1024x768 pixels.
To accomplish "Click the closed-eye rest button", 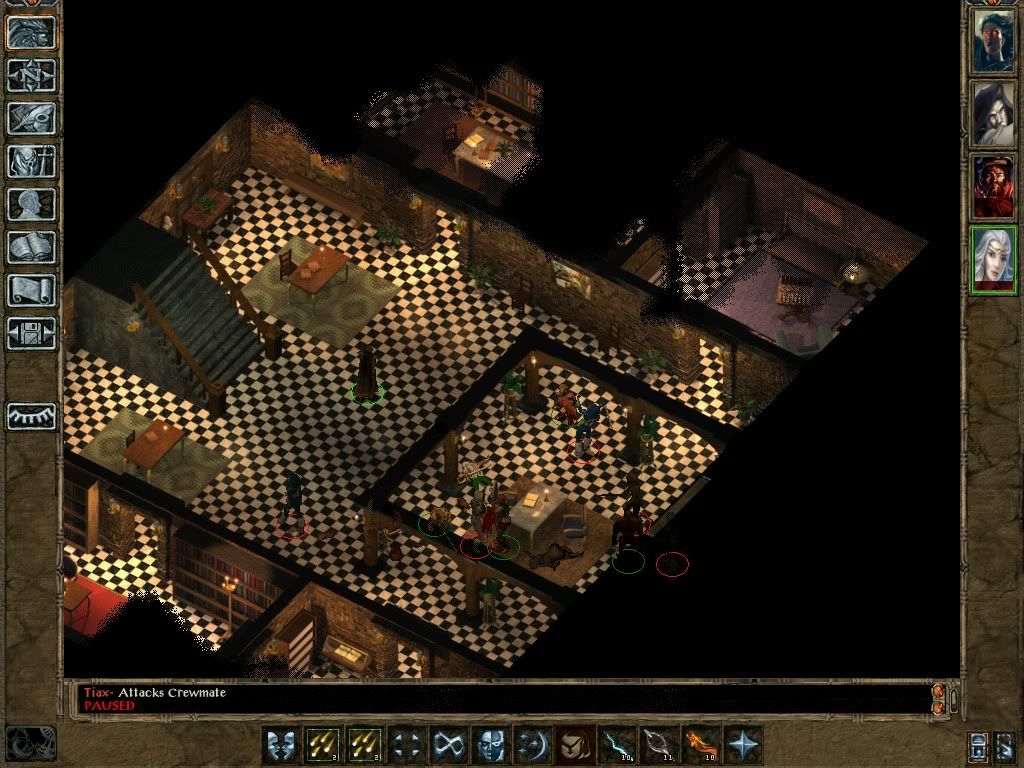I will coord(32,416).
